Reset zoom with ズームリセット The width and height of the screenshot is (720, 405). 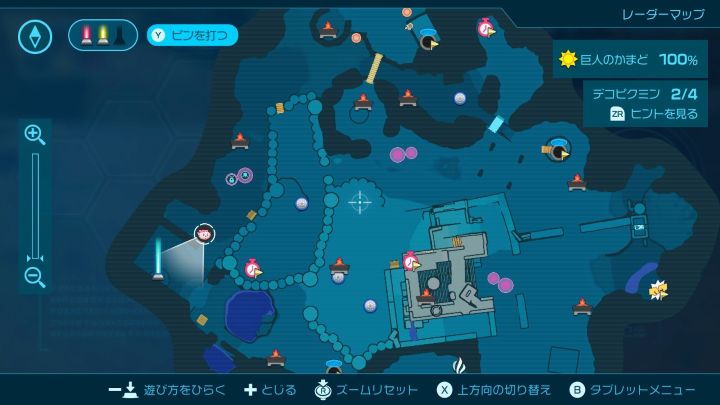click(x=362, y=389)
